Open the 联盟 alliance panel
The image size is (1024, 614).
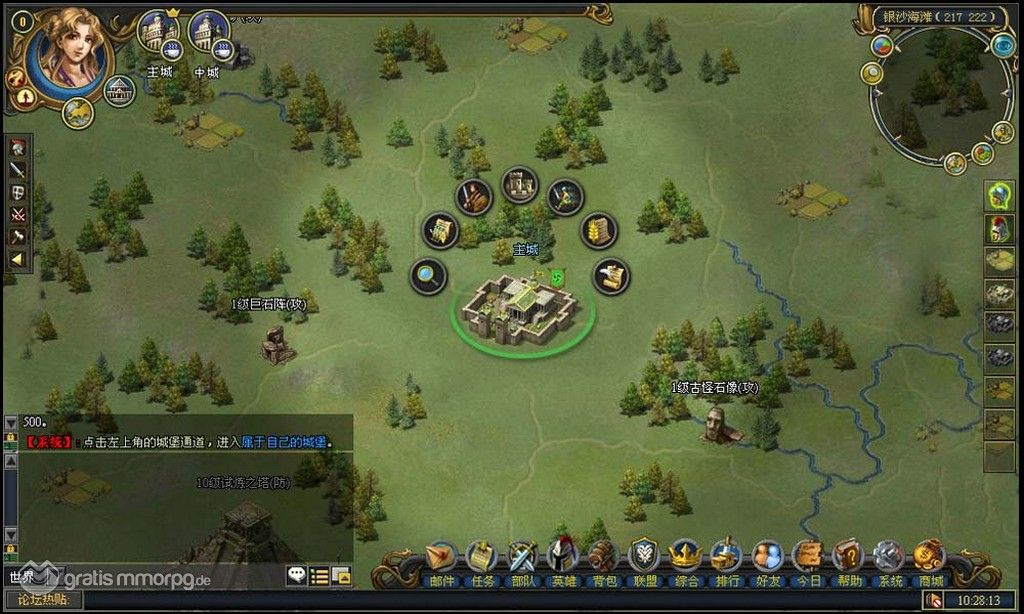tap(643, 557)
